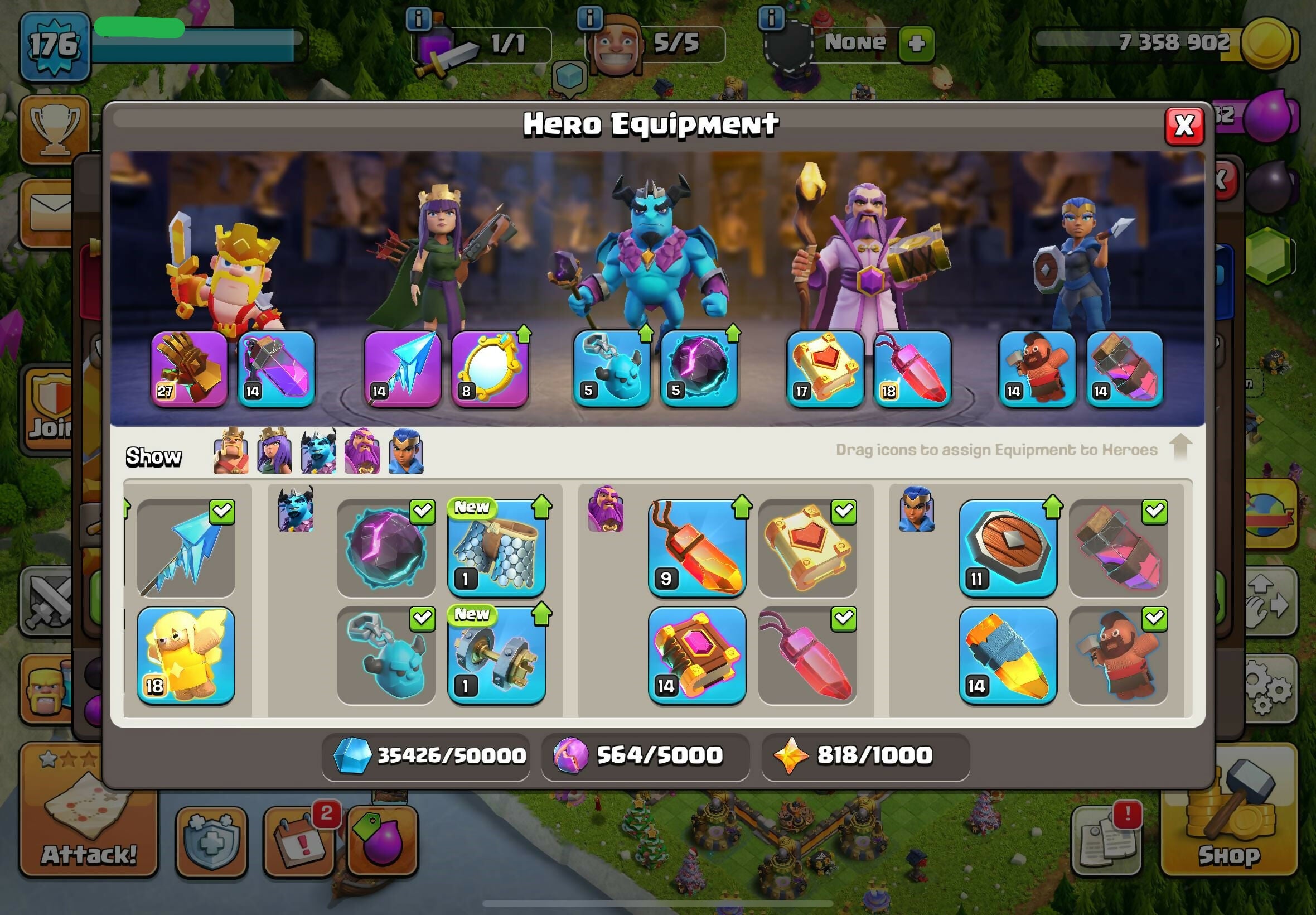Viewport: 1316px width, 915px height.
Task: Open the Grand Warden's golden tome slot
Action: (x=825, y=369)
